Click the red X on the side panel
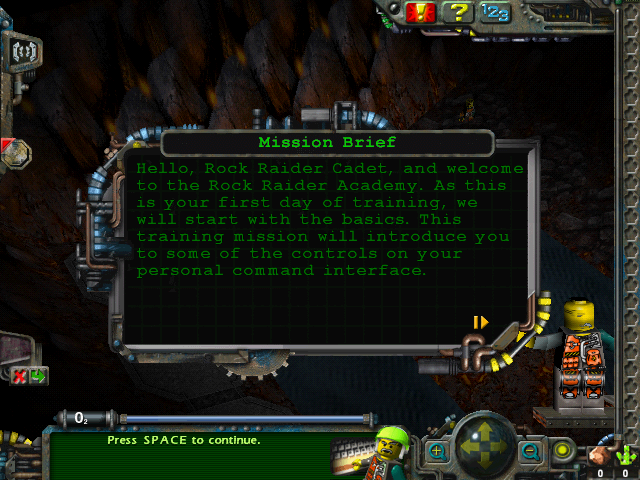640x480 pixels. click(x=19, y=376)
